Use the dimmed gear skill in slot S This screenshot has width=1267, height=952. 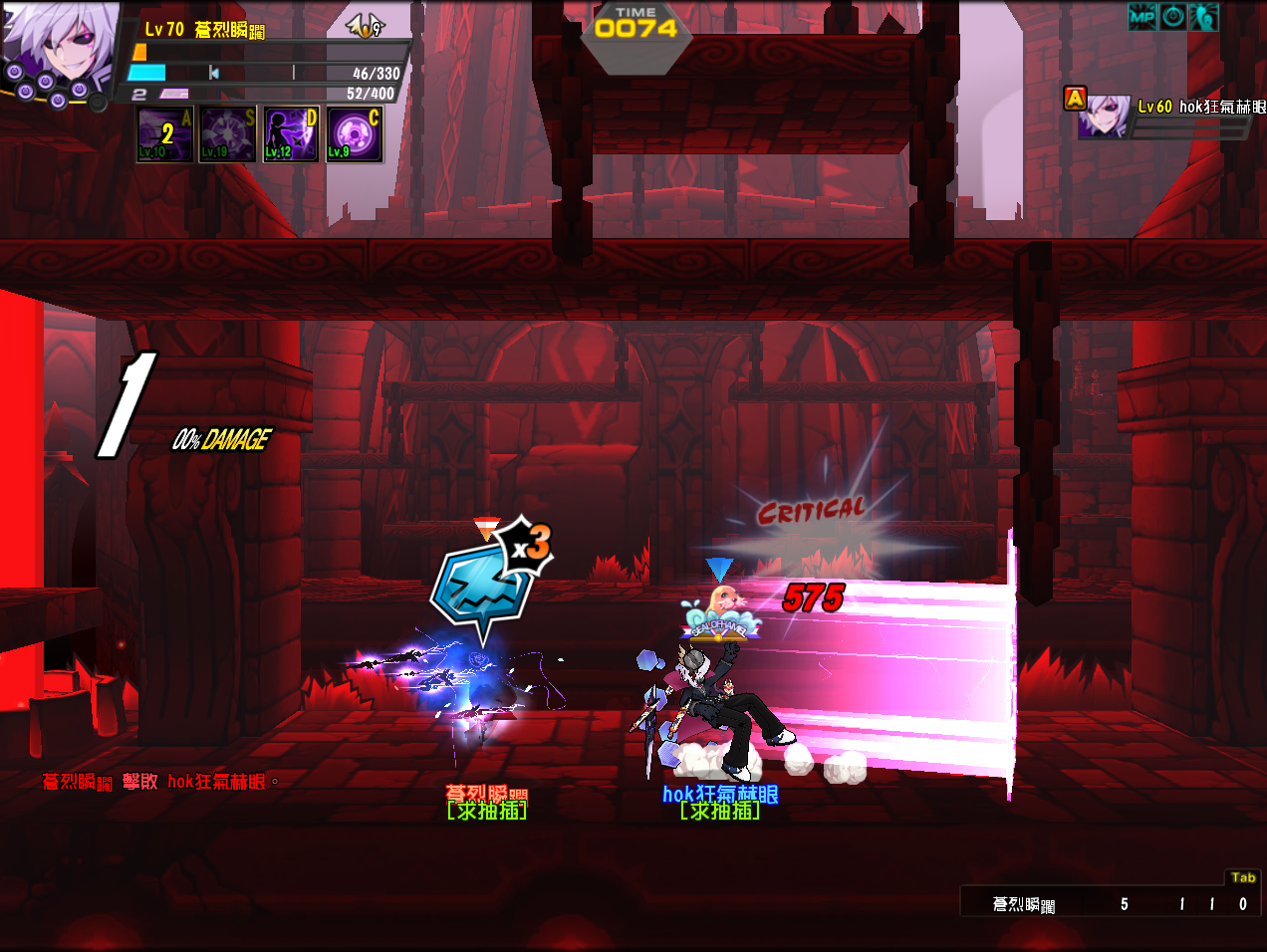pos(228,133)
